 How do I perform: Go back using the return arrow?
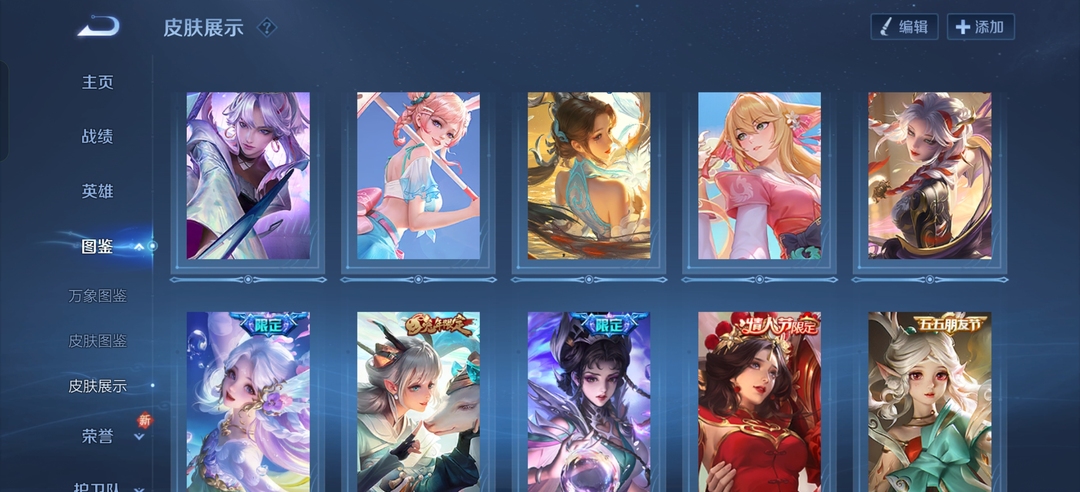click(x=98, y=27)
